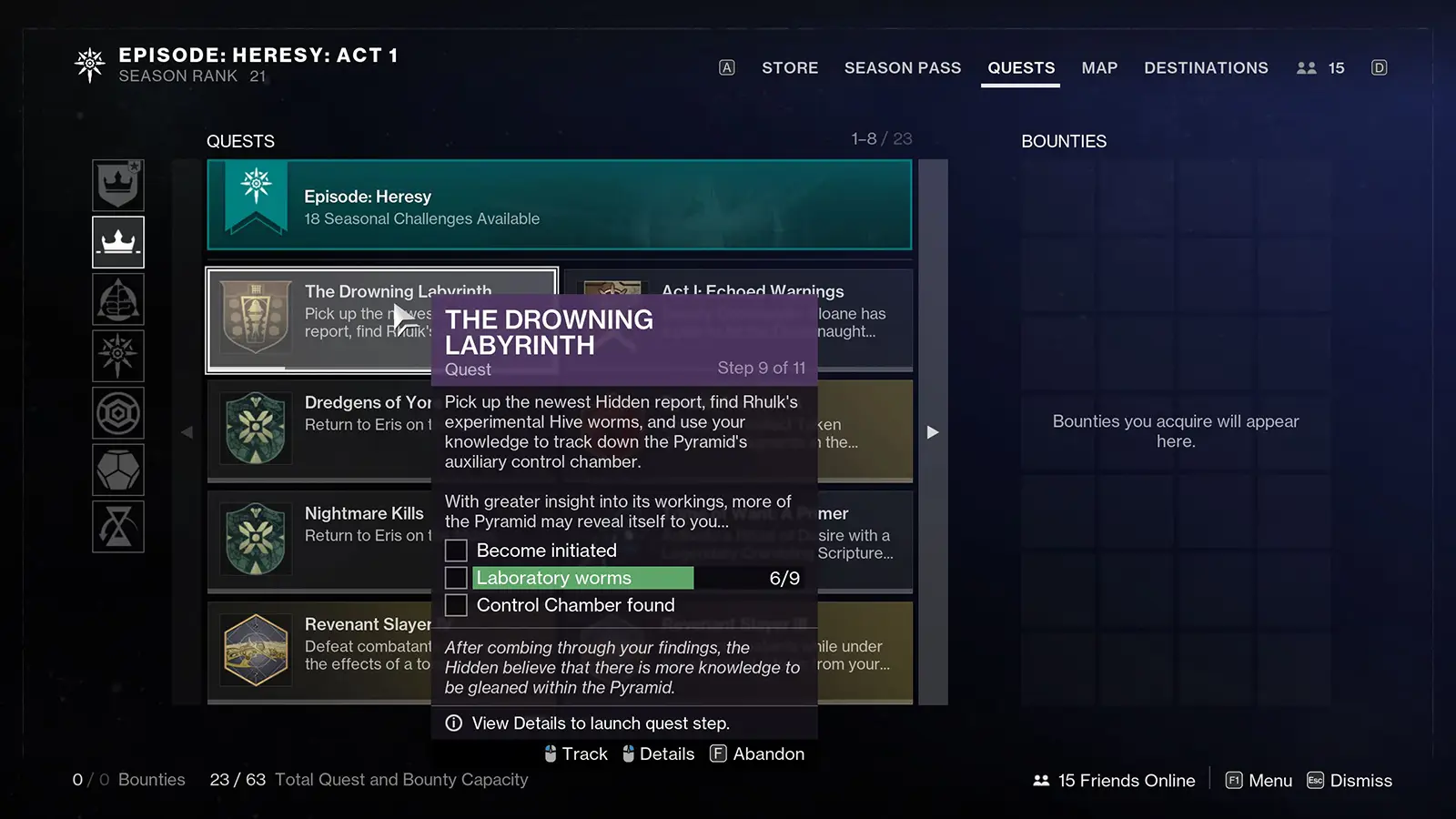The image size is (1456, 819).
Task: Open the Store tab
Action: (x=790, y=68)
